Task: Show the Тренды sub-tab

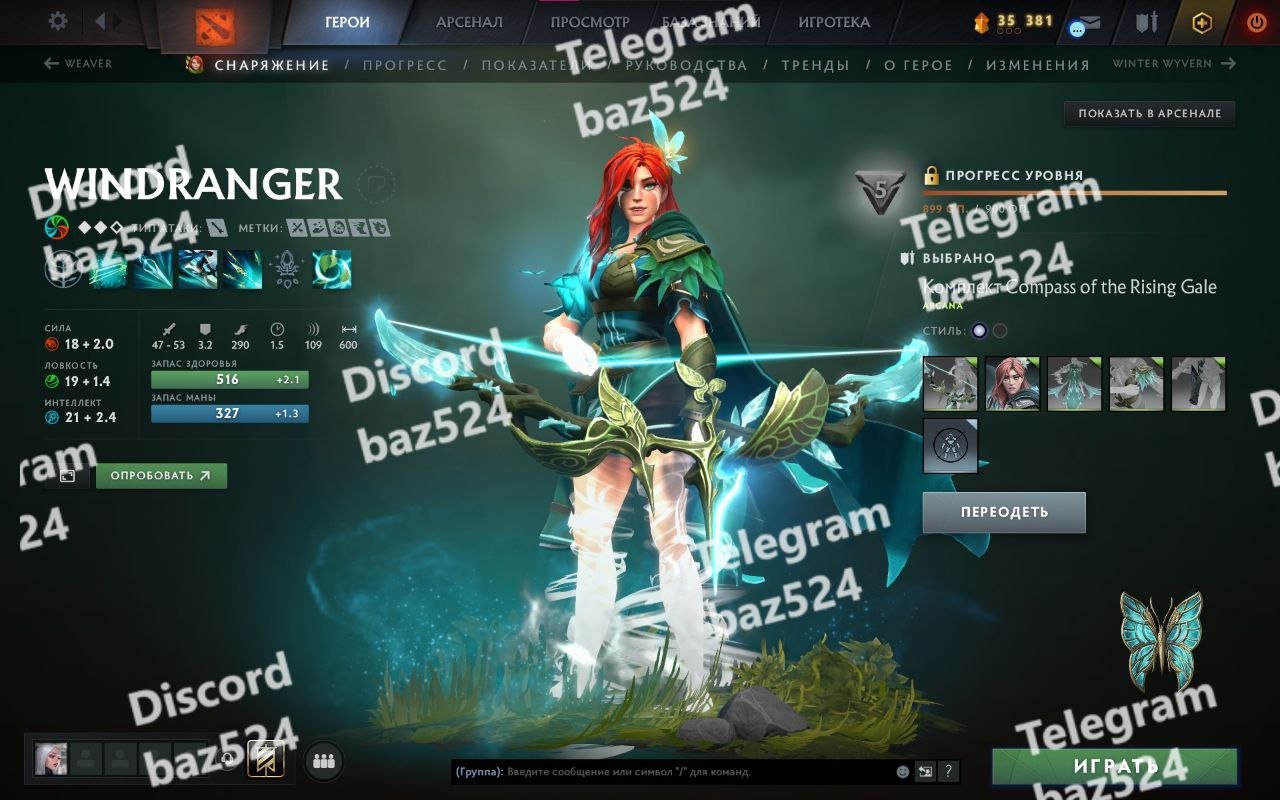Action: pos(815,65)
